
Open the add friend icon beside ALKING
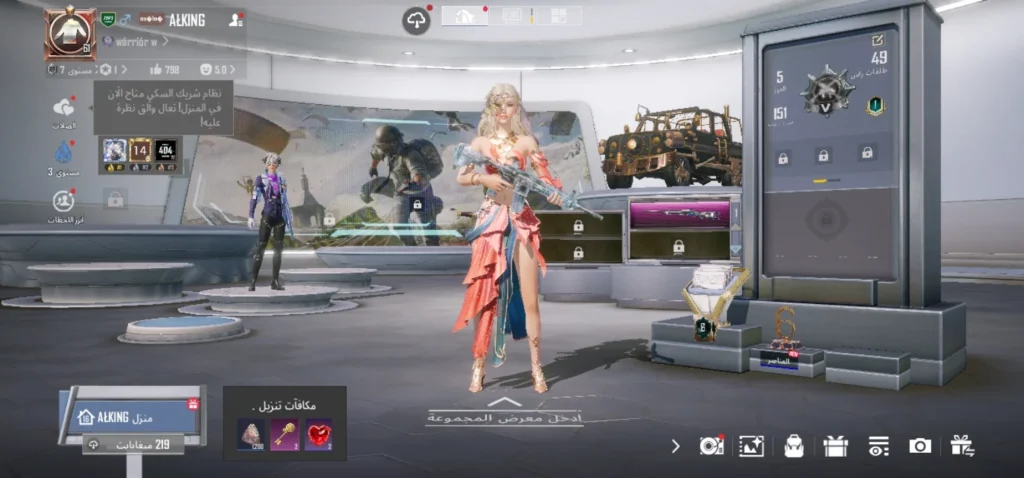point(235,19)
